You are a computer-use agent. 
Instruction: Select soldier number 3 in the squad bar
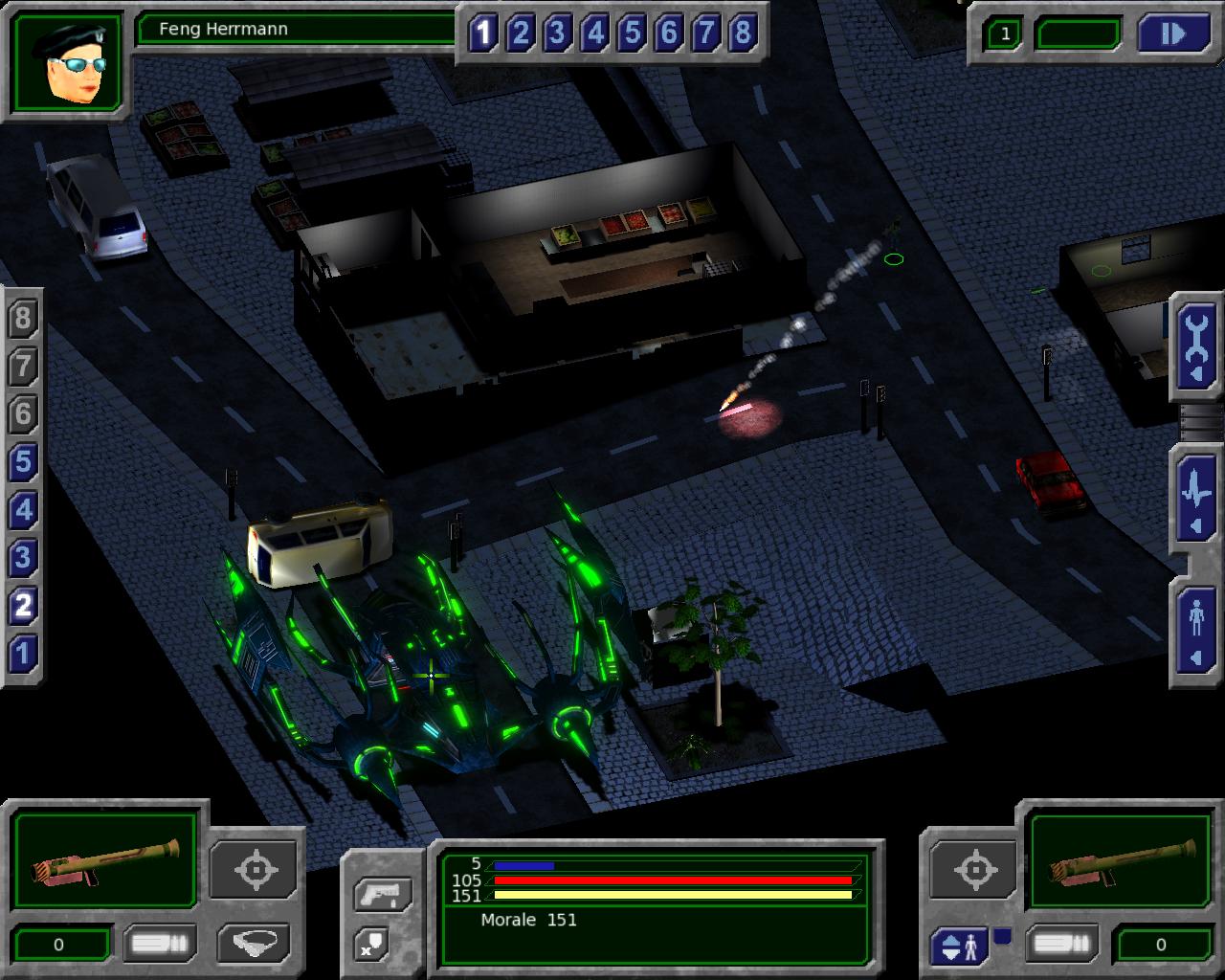557,34
